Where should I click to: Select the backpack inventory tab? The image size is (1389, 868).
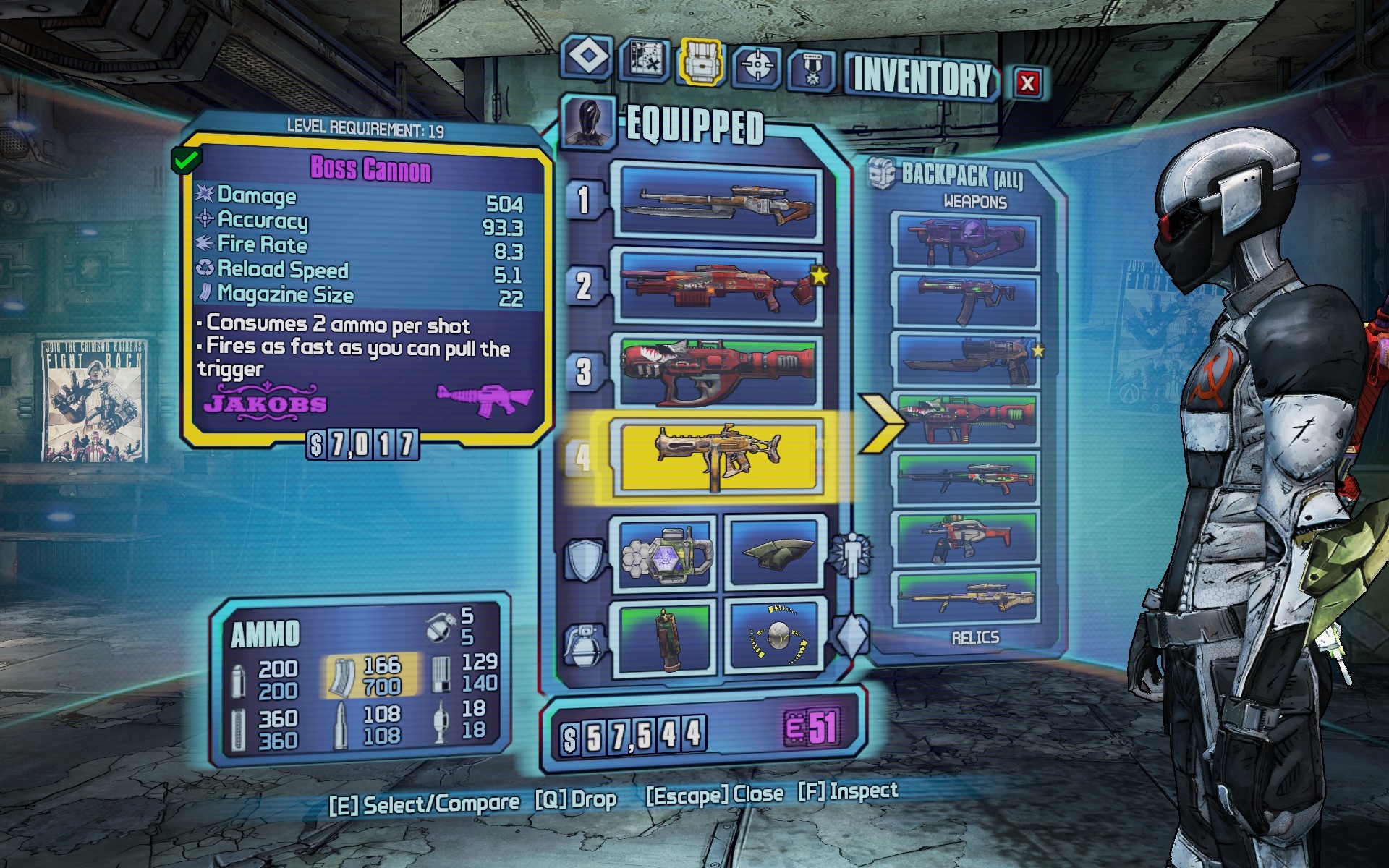[x=701, y=61]
